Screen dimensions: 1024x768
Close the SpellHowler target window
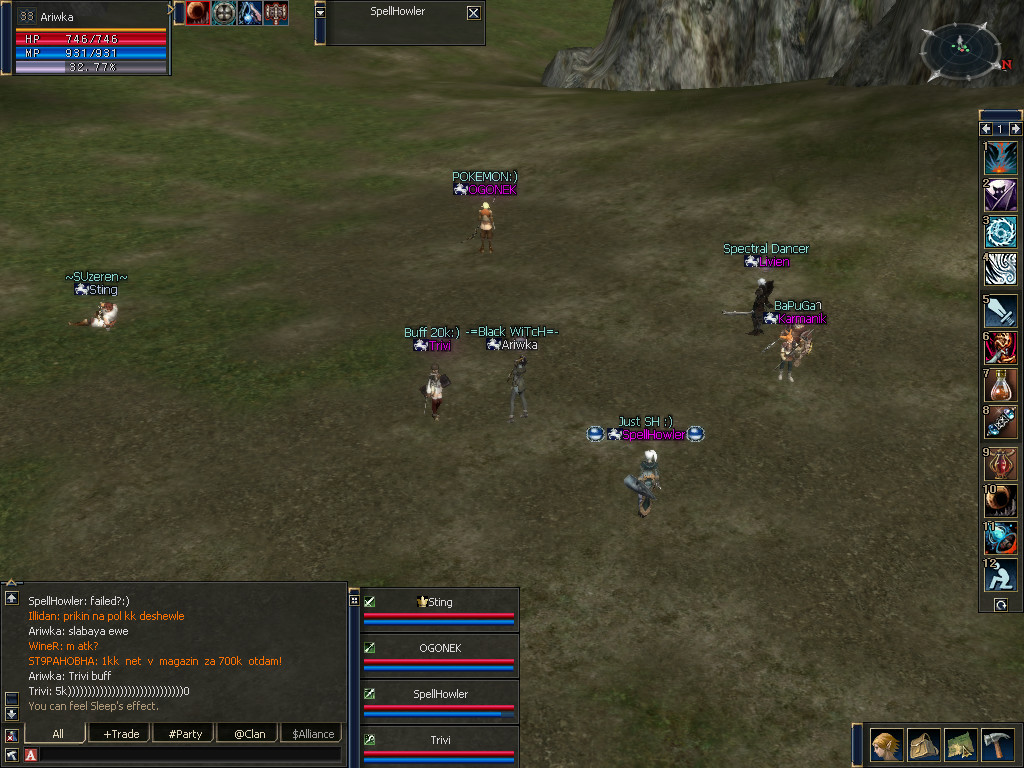pos(473,13)
